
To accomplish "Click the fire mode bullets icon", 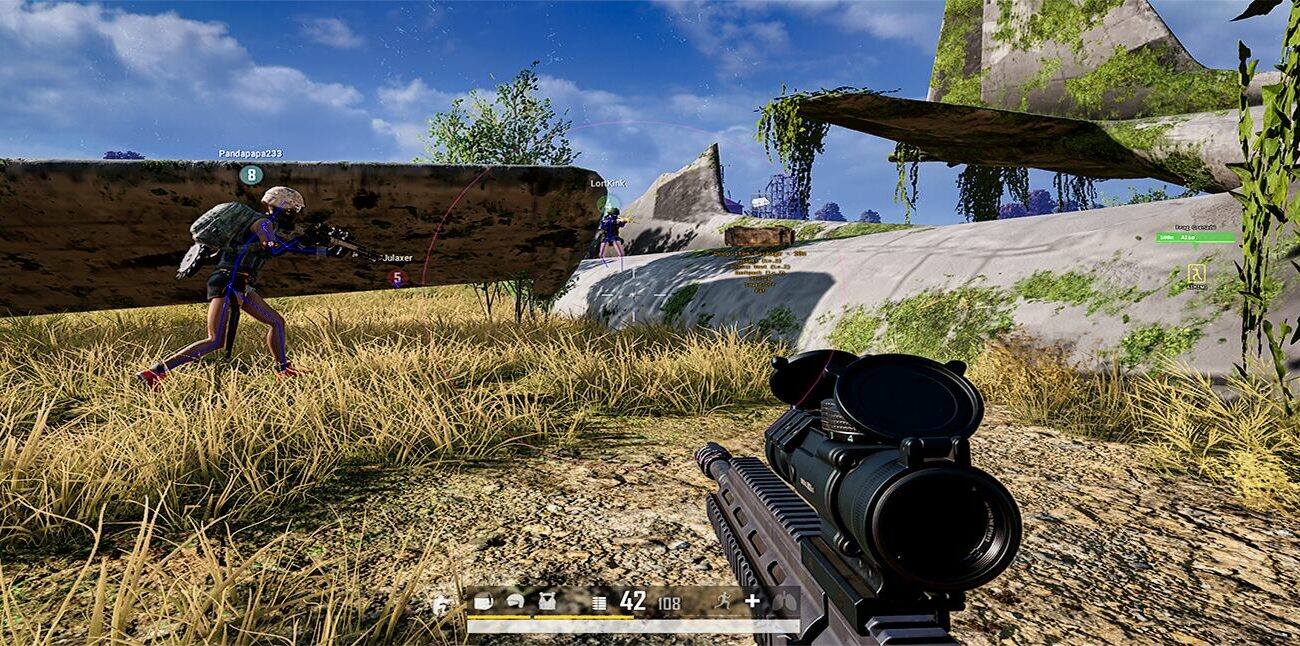I will pyautogui.click(x=599, y=602).
